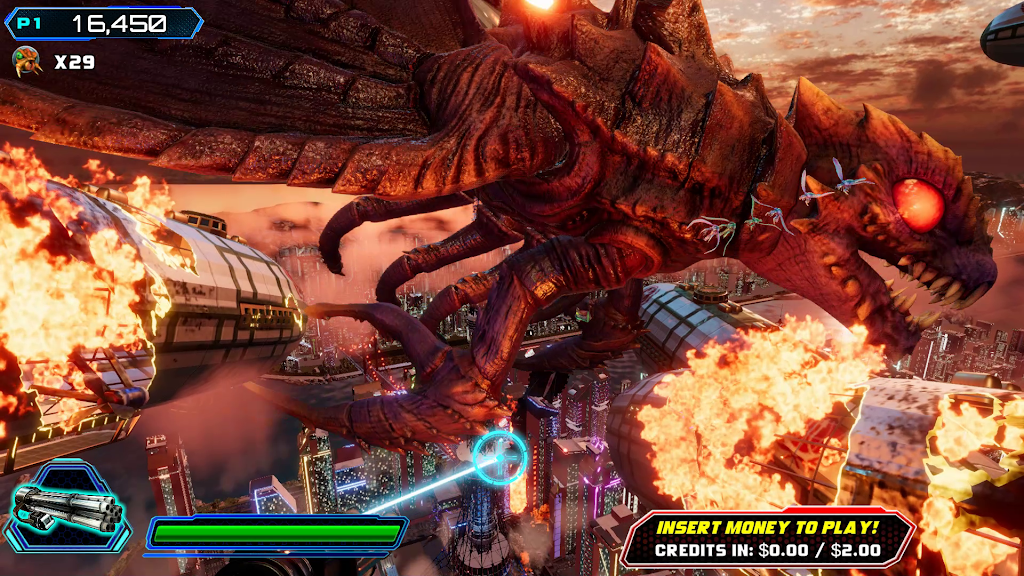Click the Insert Money To Play panel

[767, 537]
